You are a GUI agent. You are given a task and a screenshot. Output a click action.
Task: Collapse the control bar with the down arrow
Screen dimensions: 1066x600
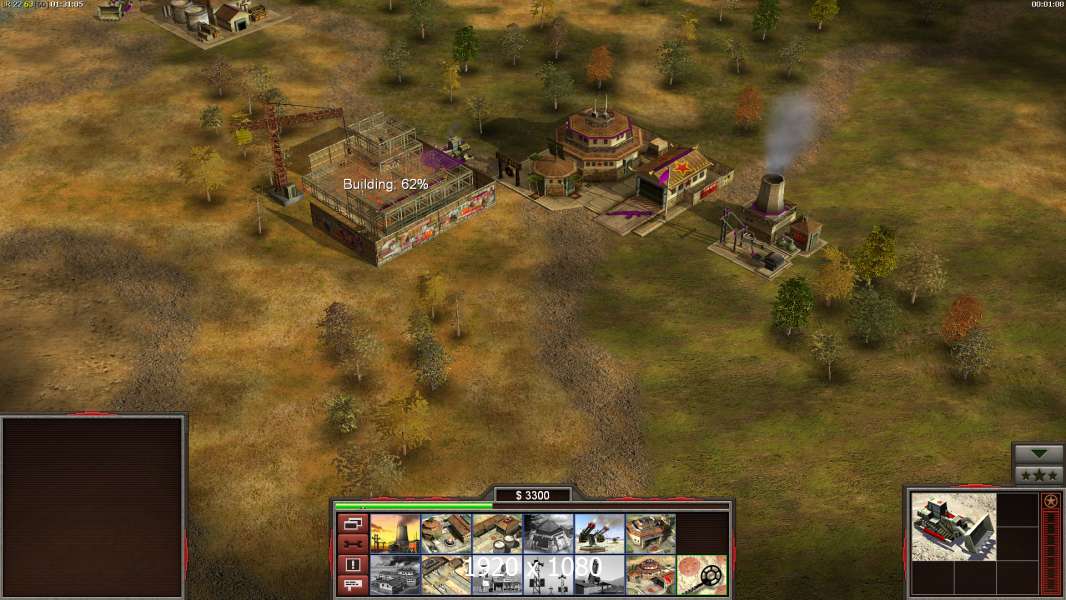click(x=1038, y=454)
